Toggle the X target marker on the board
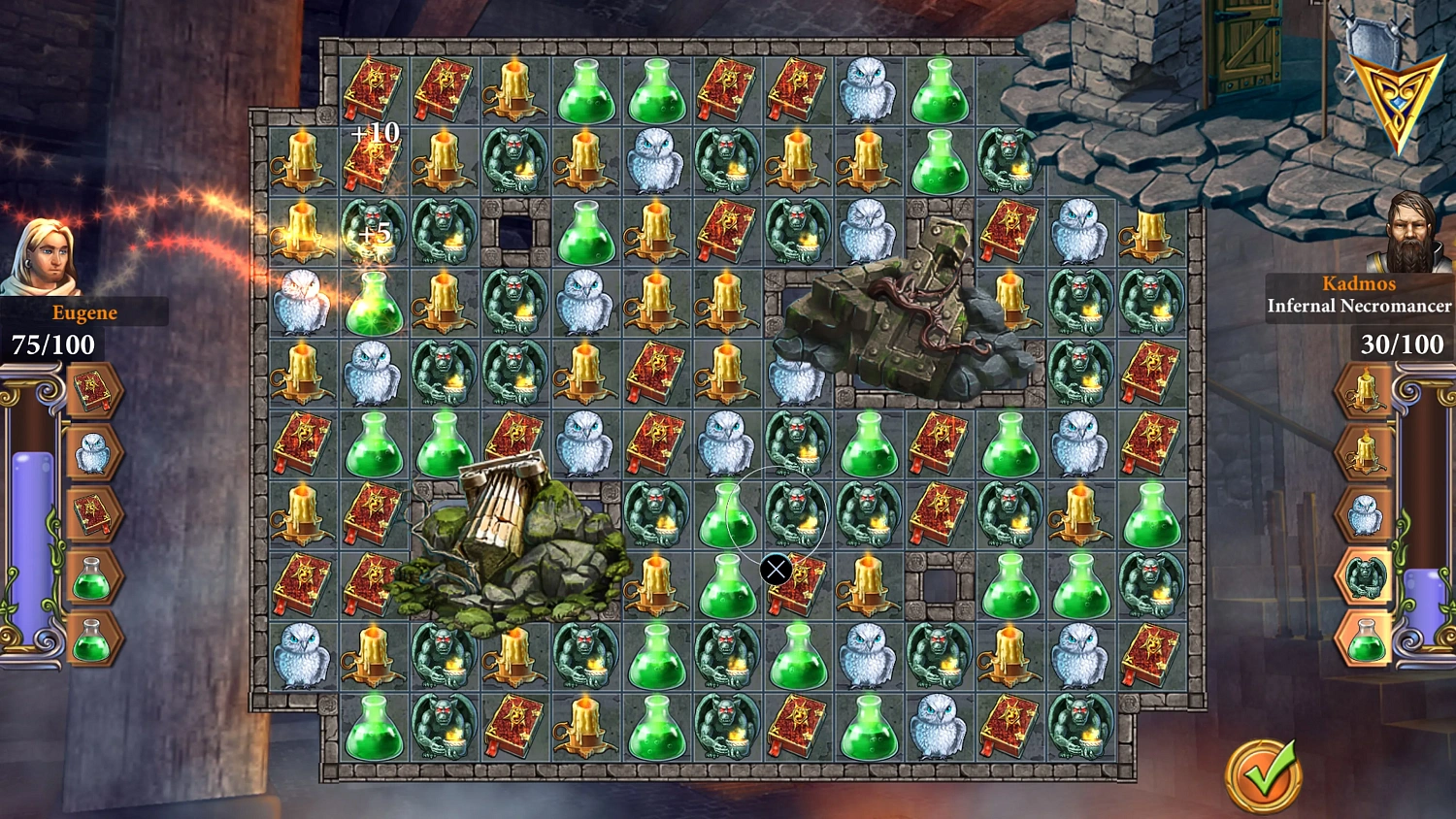 point(776,570)
